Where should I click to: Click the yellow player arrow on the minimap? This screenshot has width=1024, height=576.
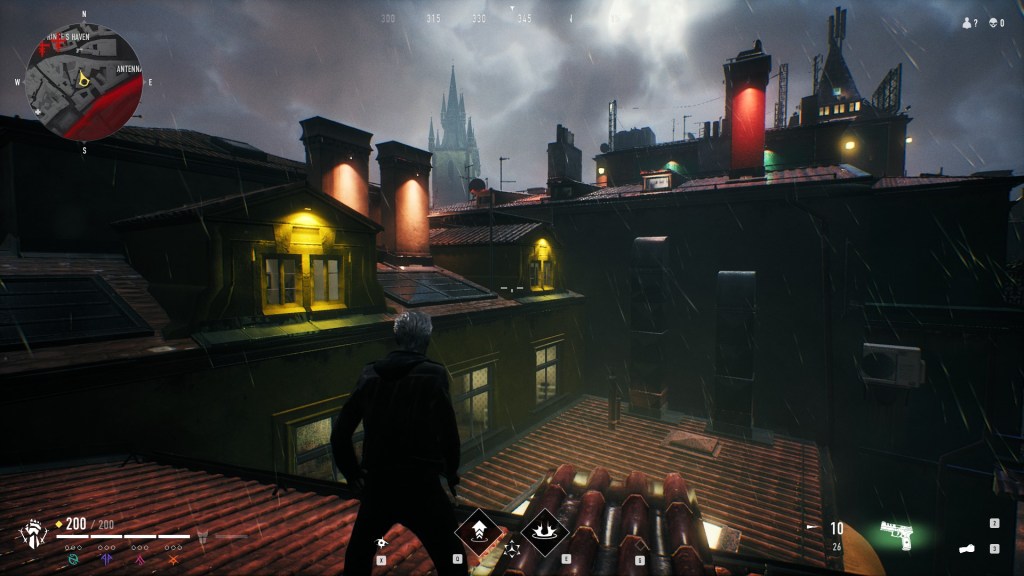coord(85,79)
